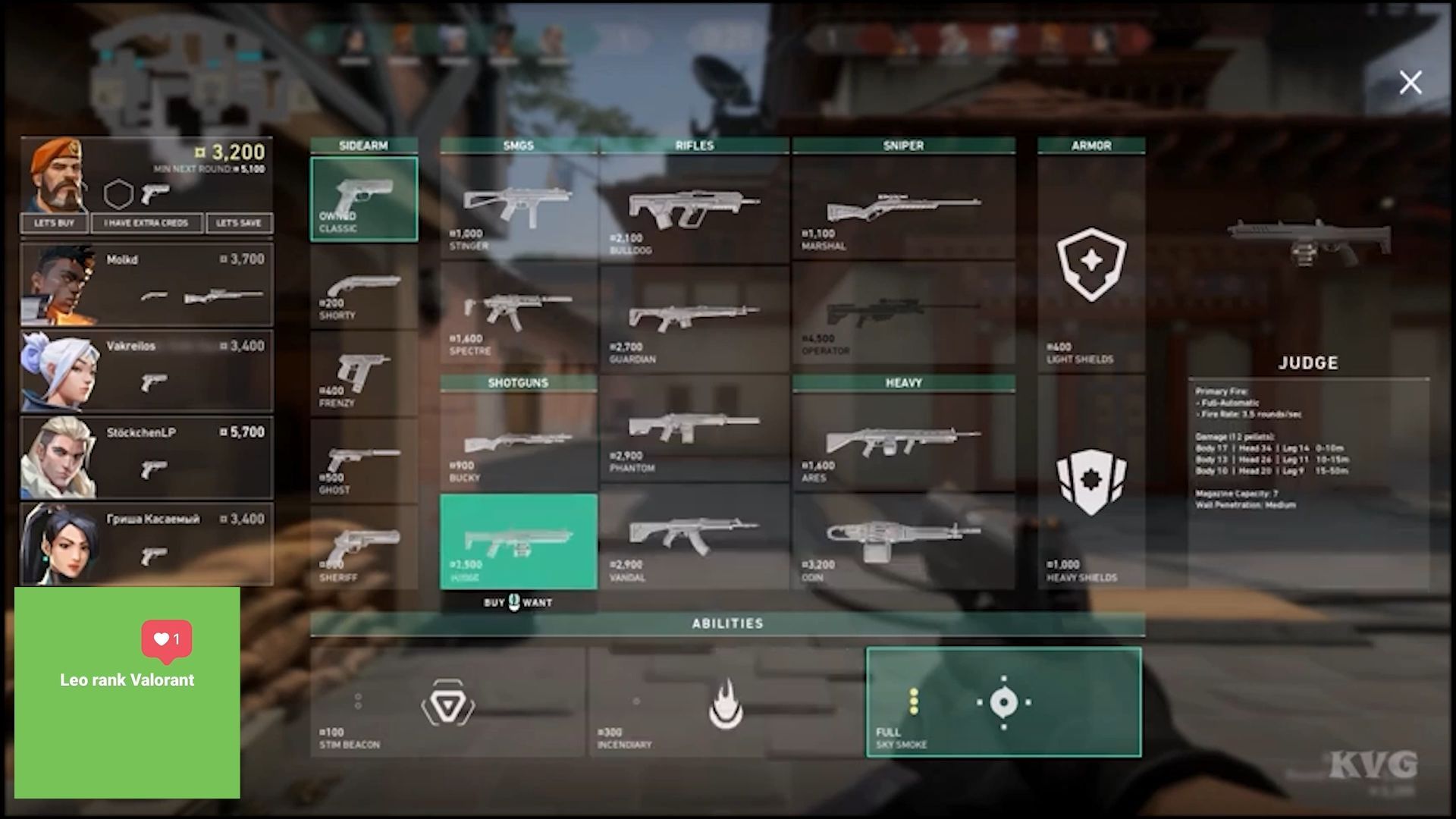Screen dimensions: 1456x819
Task: Buy the Frenzy pistol
Action: click(363, 375)
